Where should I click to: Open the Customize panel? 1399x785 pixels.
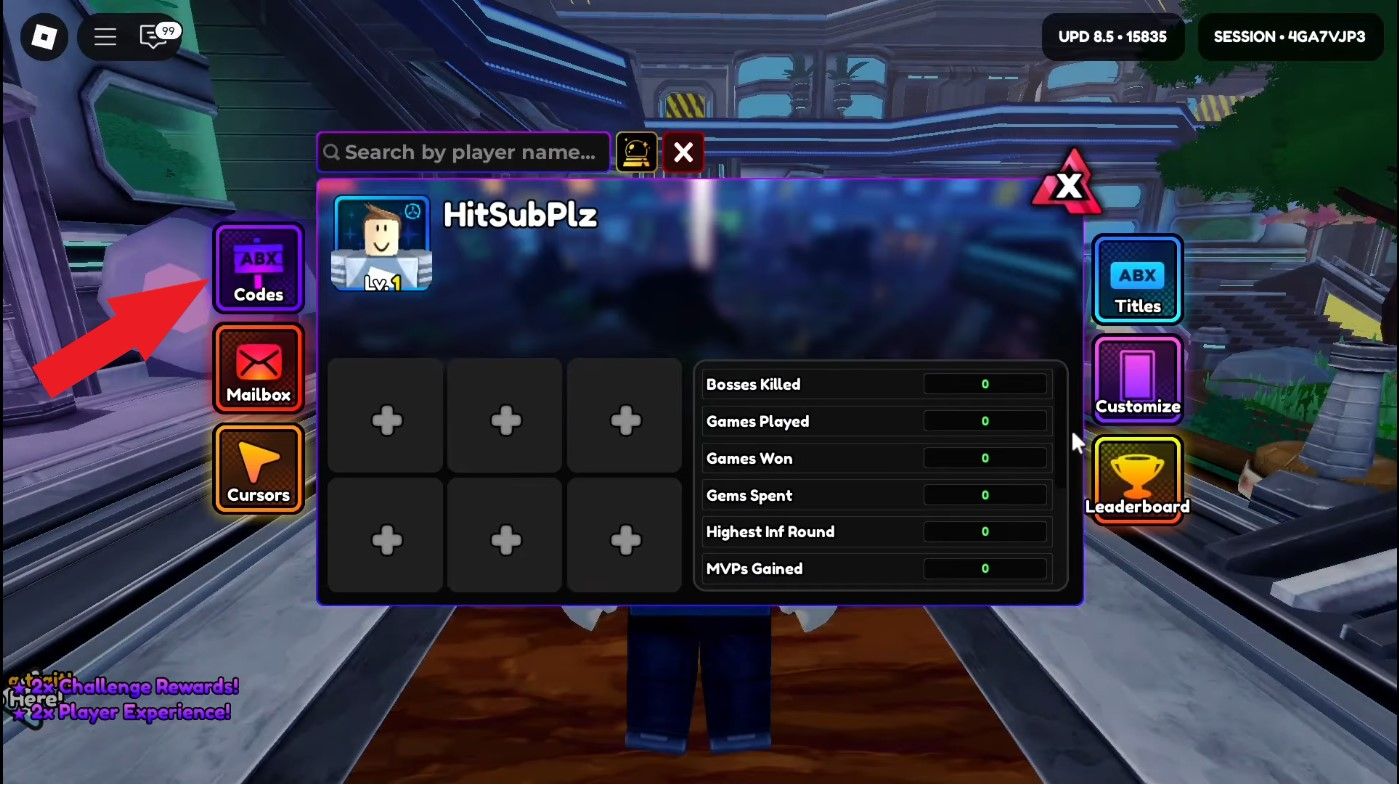1136,379
